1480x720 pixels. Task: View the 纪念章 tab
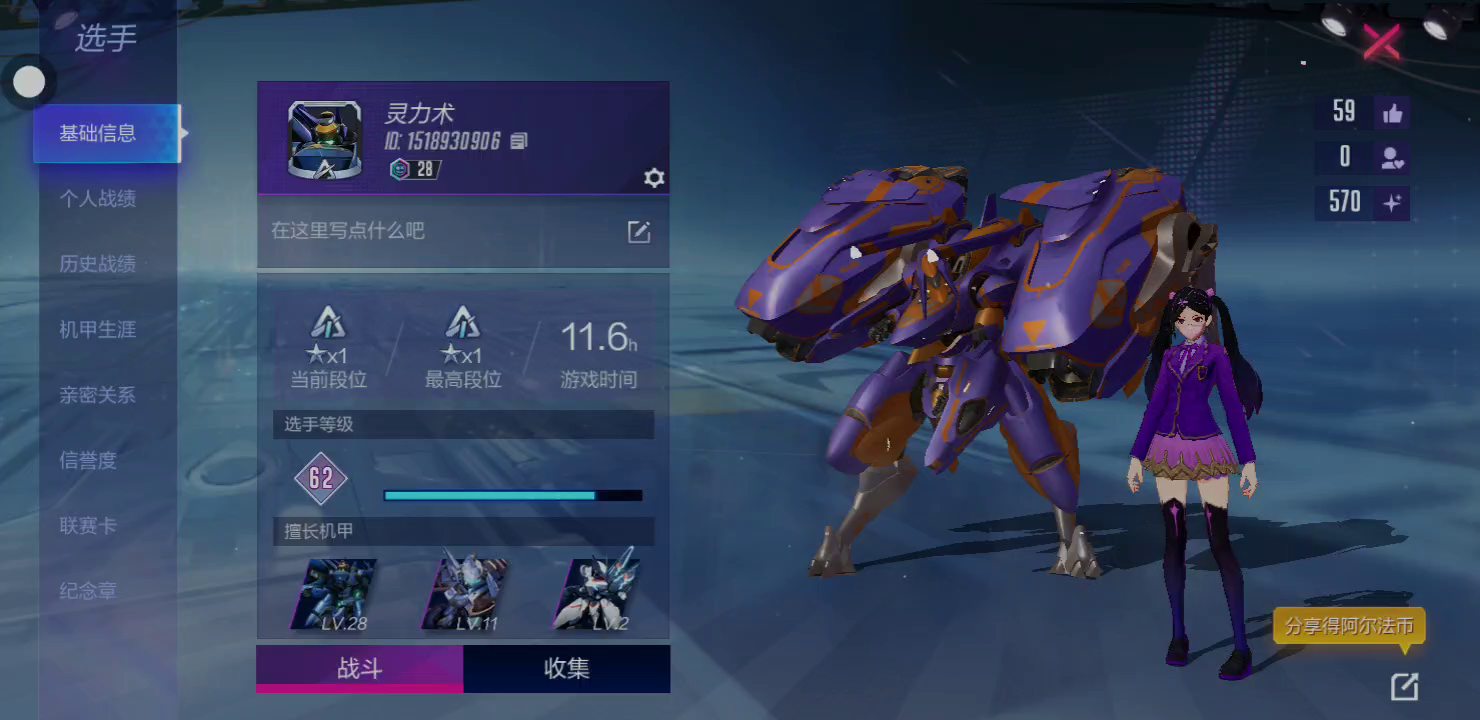pyautogui.click(x=88, y=591)
